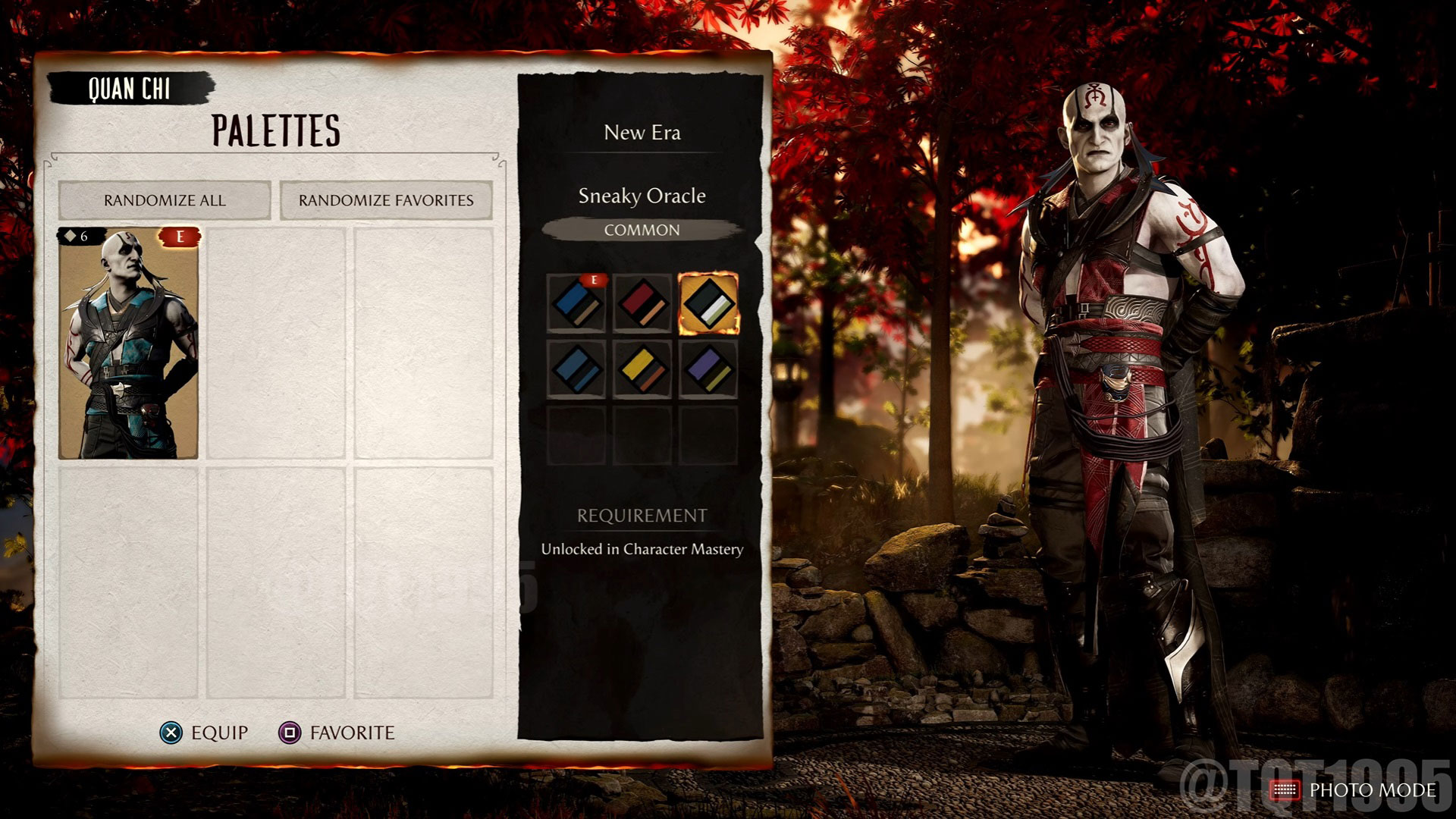
Task: Click the New Era era header
Action: pos(641,133)
